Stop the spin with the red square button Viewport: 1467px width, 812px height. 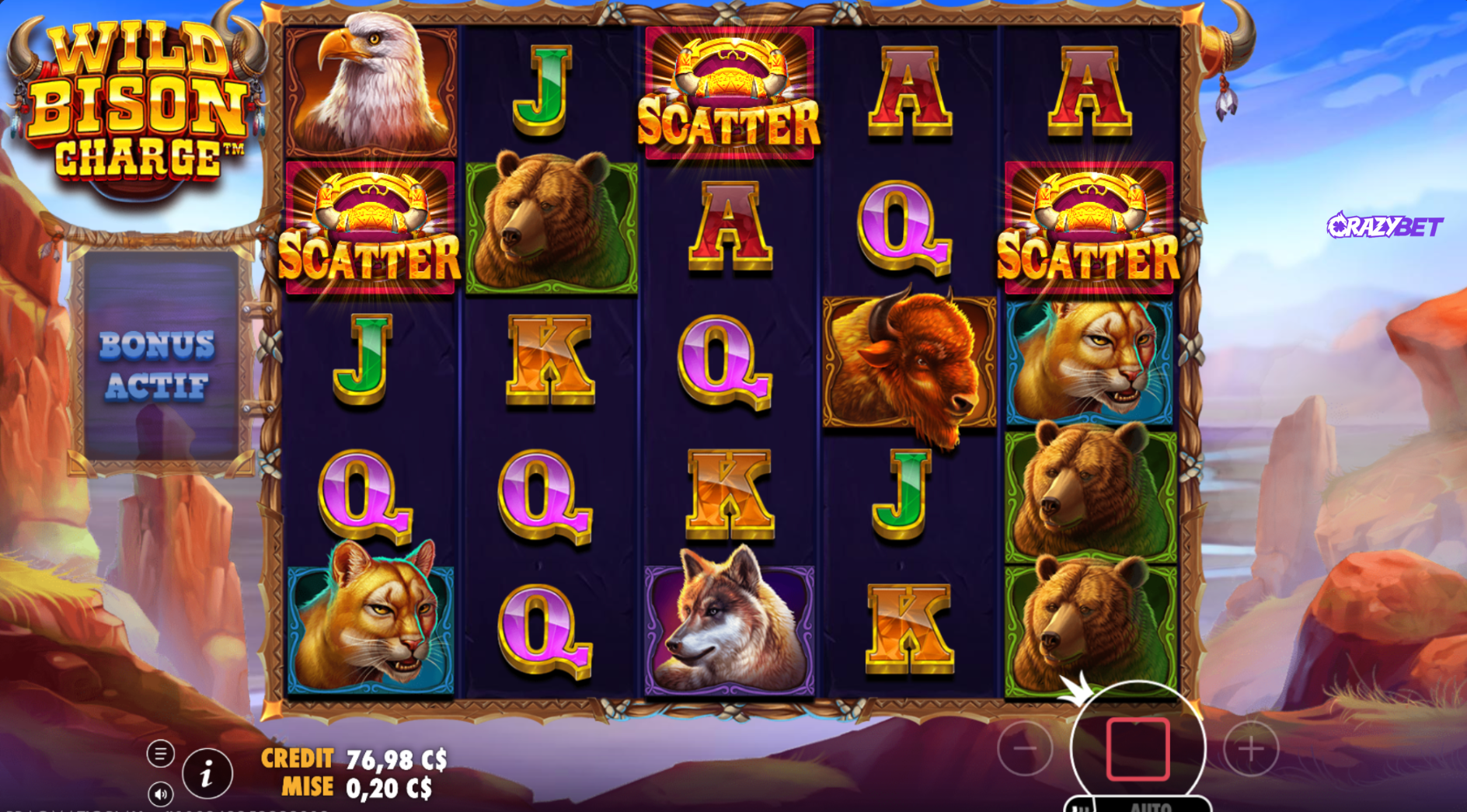tap(1138, 749)
